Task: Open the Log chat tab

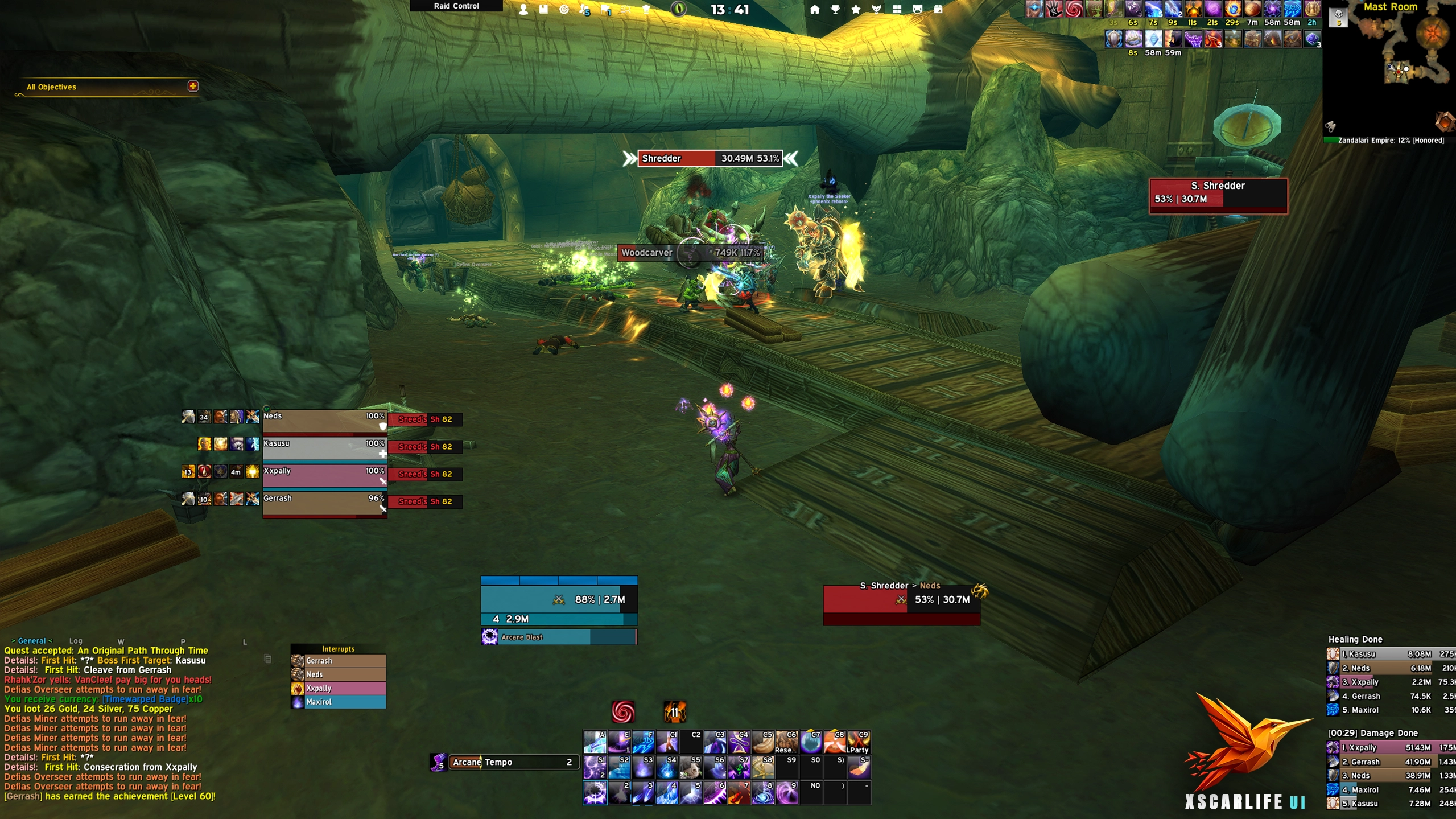Action: click(76, 641)
